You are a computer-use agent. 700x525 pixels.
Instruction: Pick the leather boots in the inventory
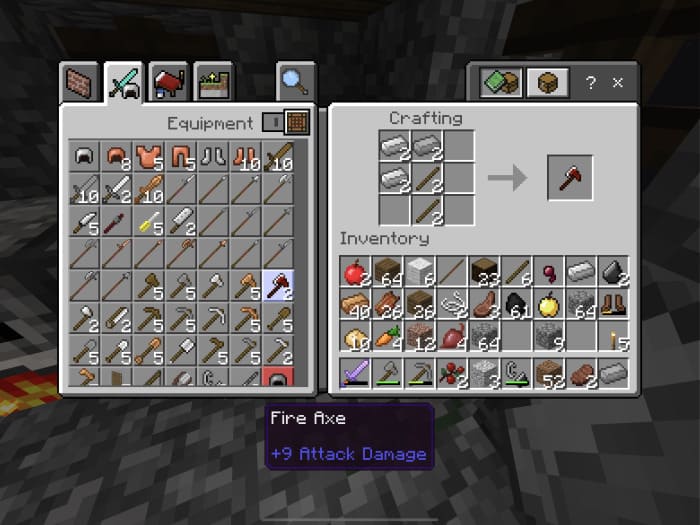point(614,305)
